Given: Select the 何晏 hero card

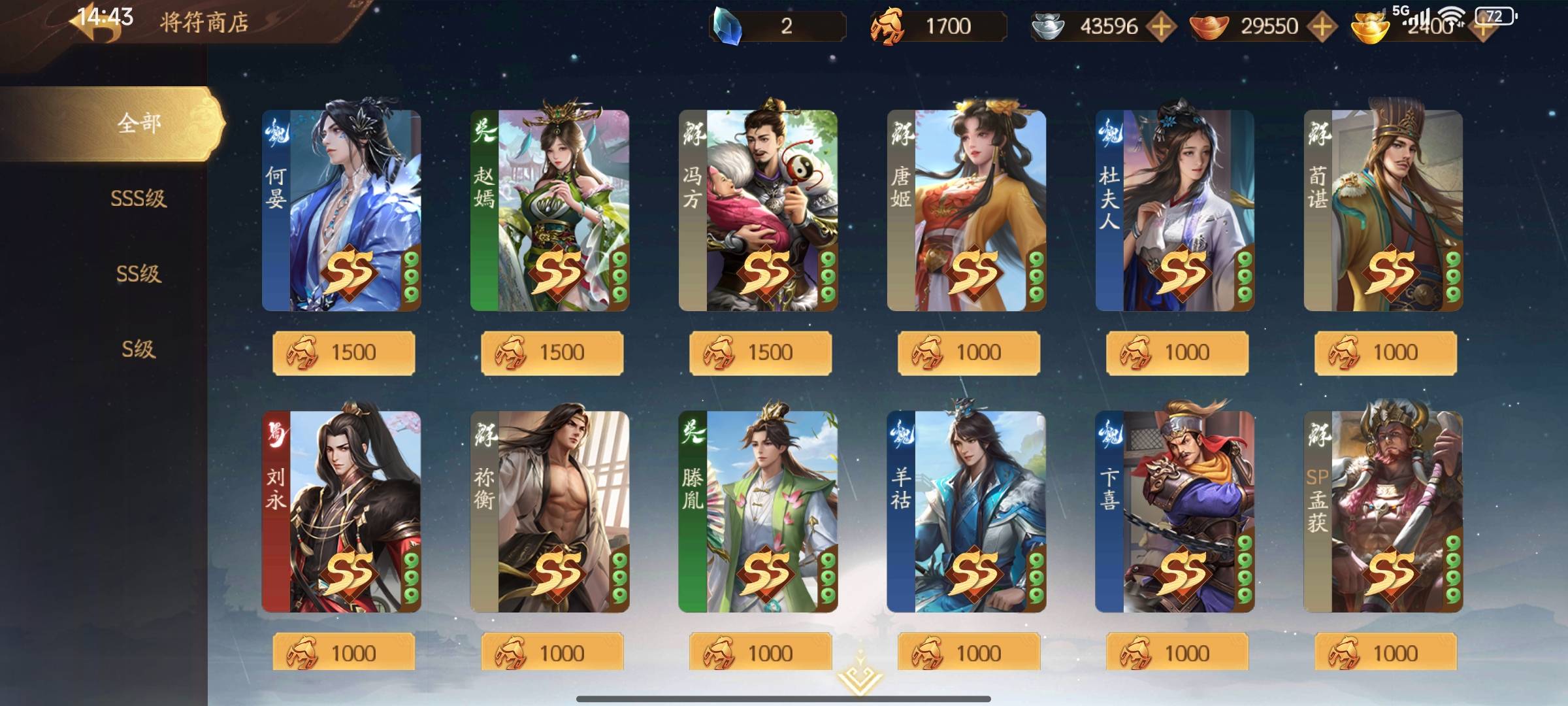Looking at the screenshot, I should (x=341, y=210).
